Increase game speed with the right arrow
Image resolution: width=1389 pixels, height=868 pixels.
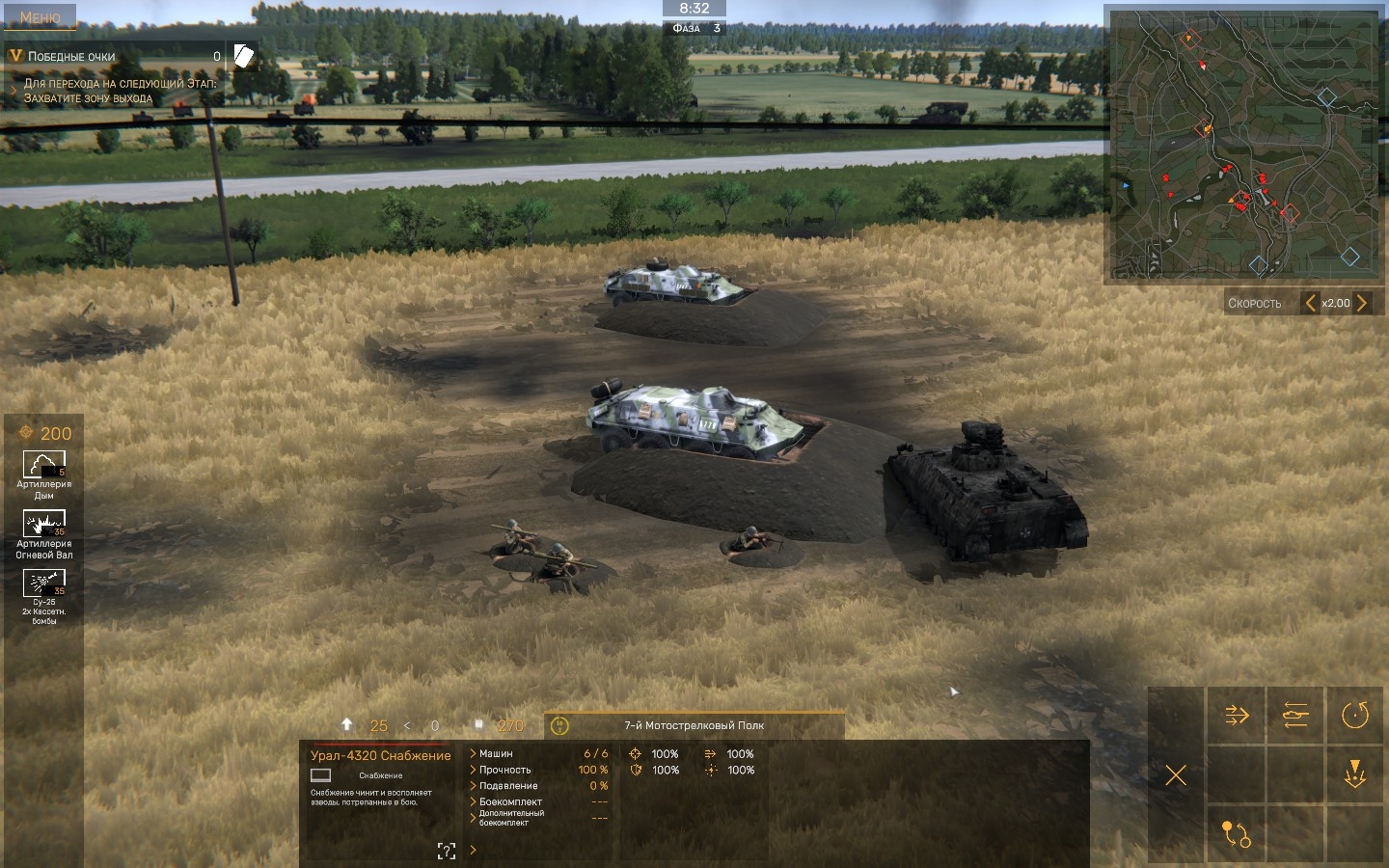(x=1362, y=303)
